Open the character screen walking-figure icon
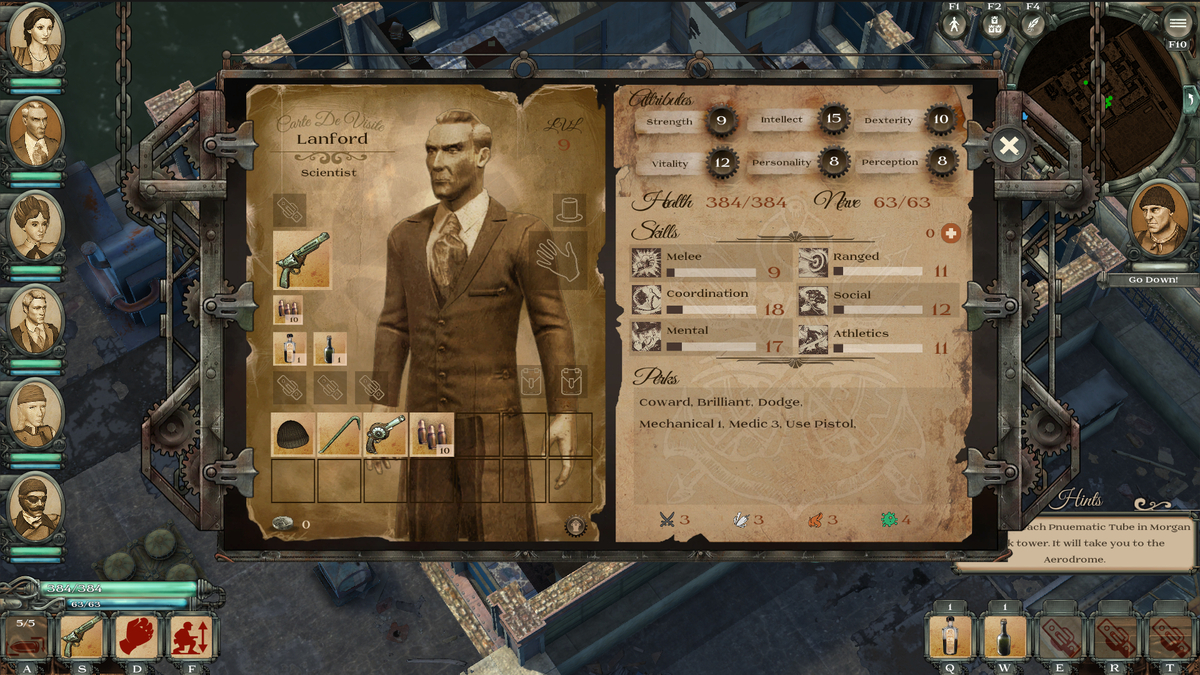 tap(954, 26)
